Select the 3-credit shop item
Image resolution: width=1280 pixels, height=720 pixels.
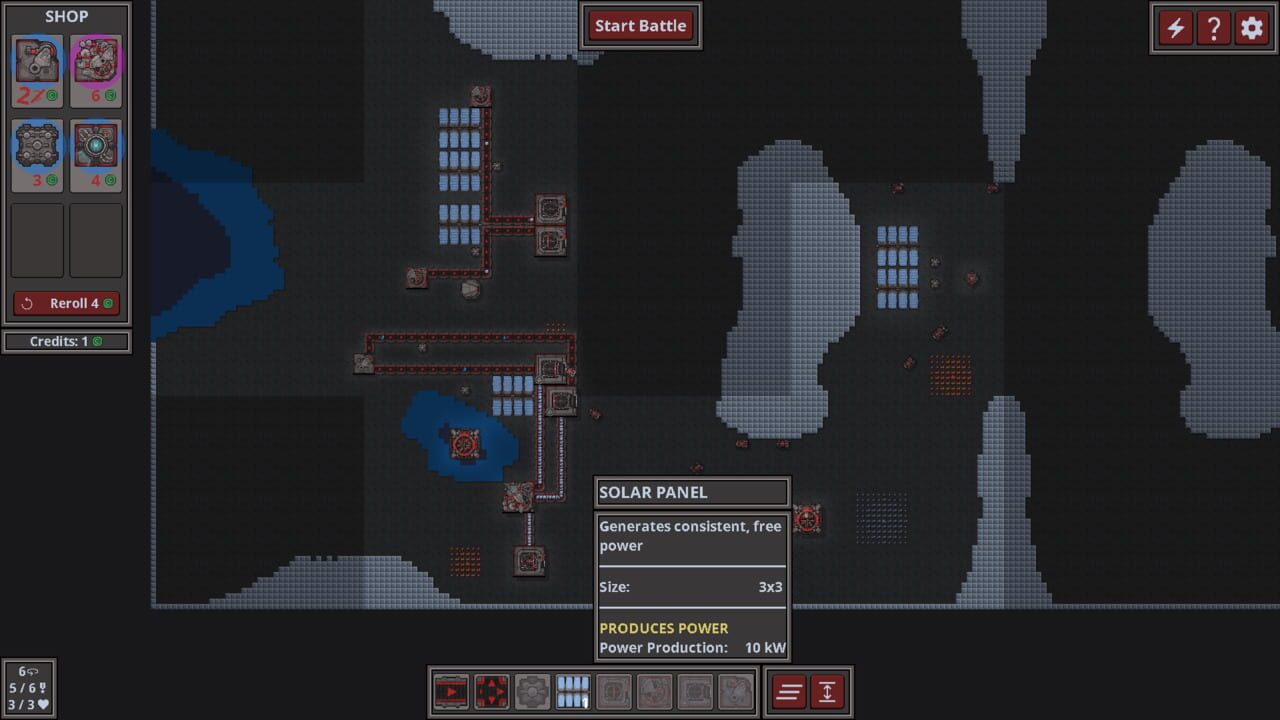click(37, 155)
